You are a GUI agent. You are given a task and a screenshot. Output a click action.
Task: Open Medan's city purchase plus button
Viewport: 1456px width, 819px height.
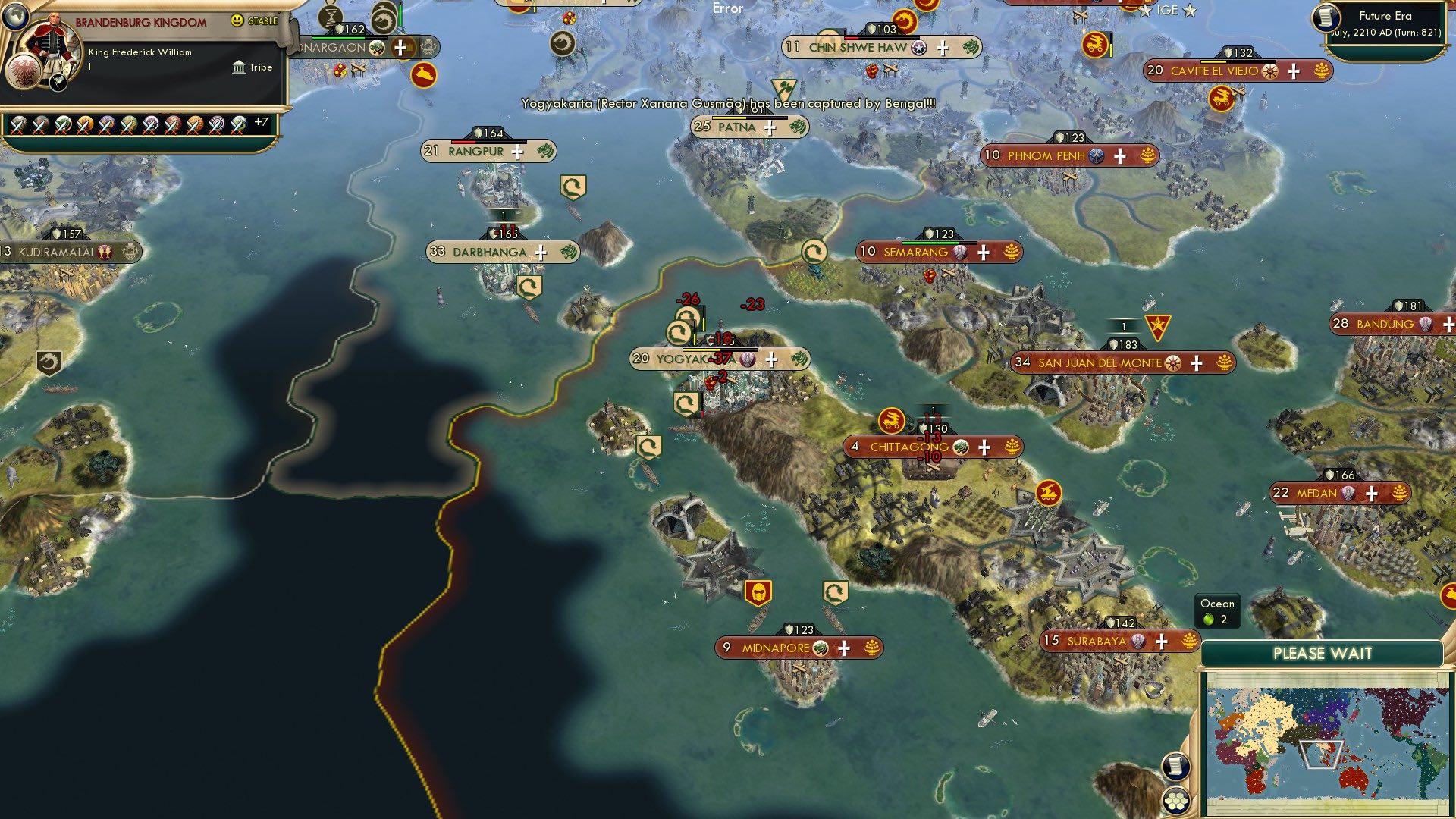(1370, 494)
